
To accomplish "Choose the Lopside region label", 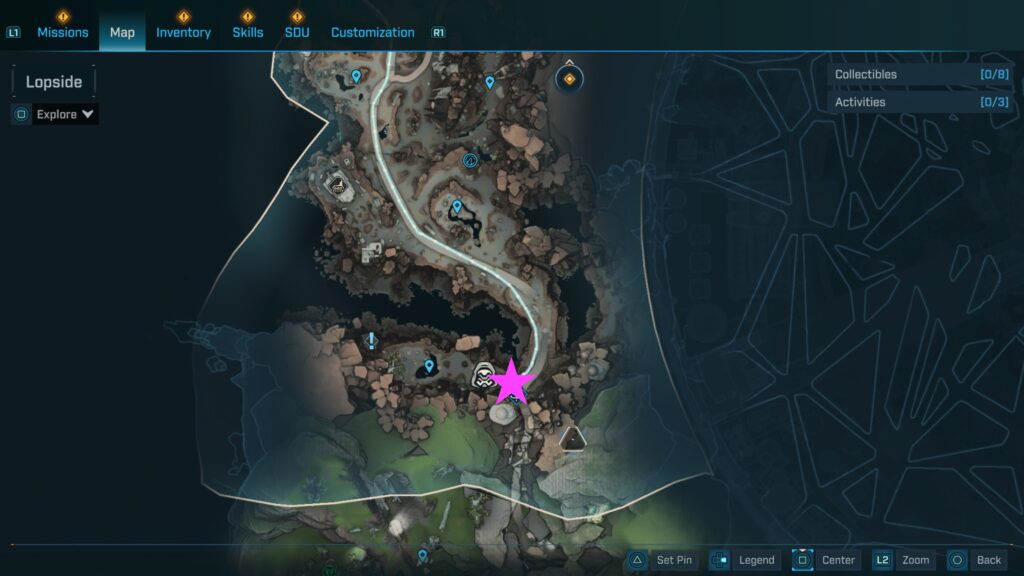I will 54,82.
